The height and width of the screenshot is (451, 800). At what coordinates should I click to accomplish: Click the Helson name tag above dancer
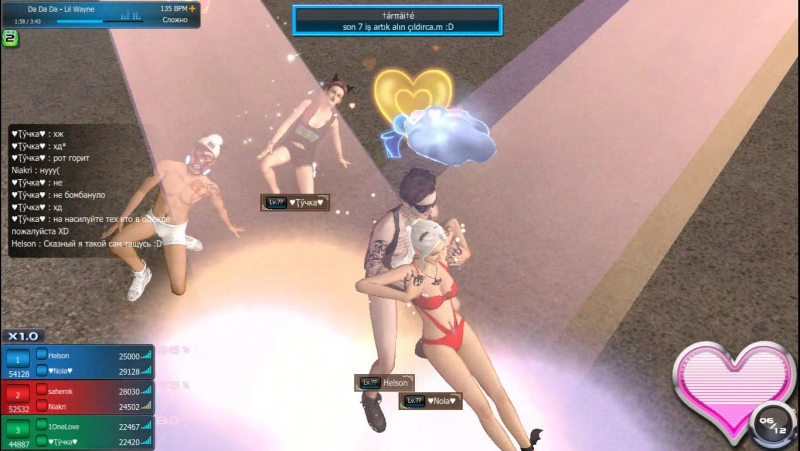coord(385,383)
